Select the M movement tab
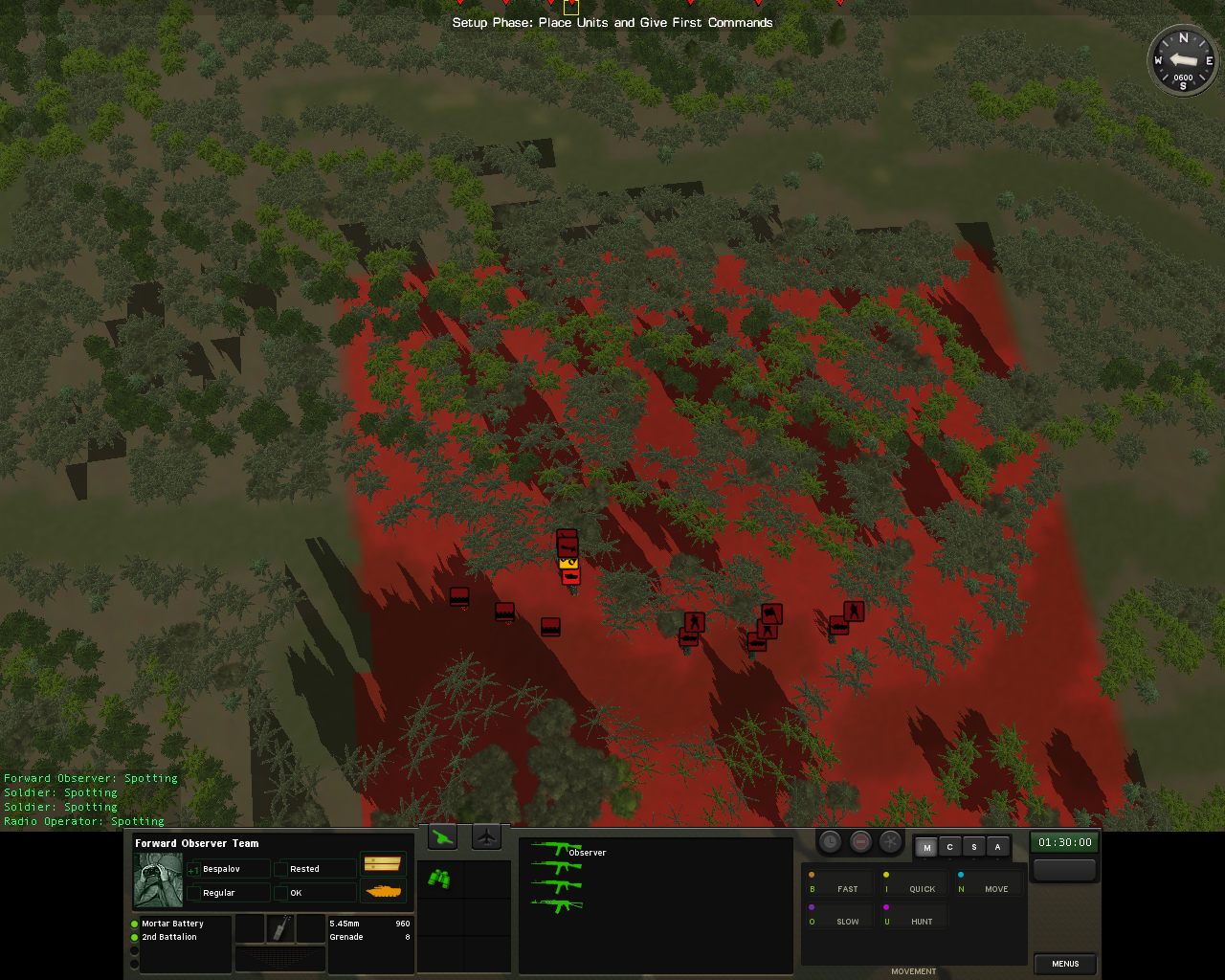This screenshot has width=1225, height=980. pos(926,847)
